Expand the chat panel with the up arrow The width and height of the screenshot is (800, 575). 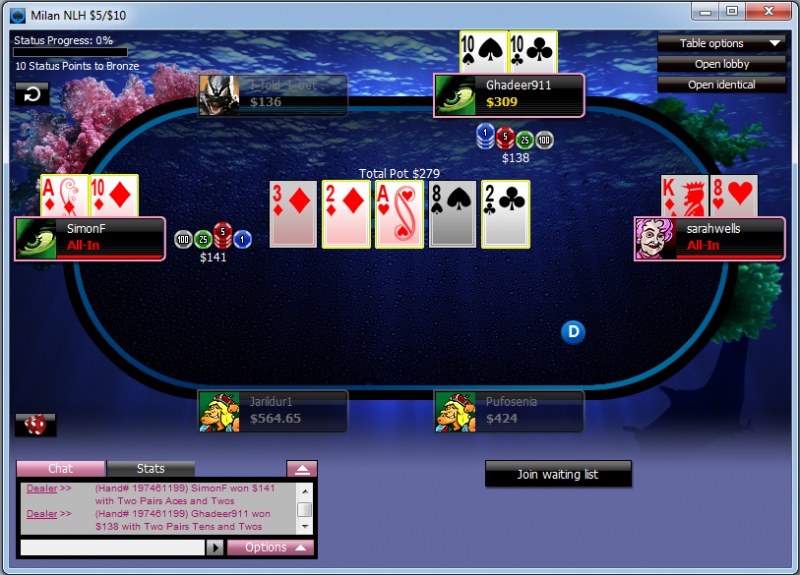coord(302,468)
